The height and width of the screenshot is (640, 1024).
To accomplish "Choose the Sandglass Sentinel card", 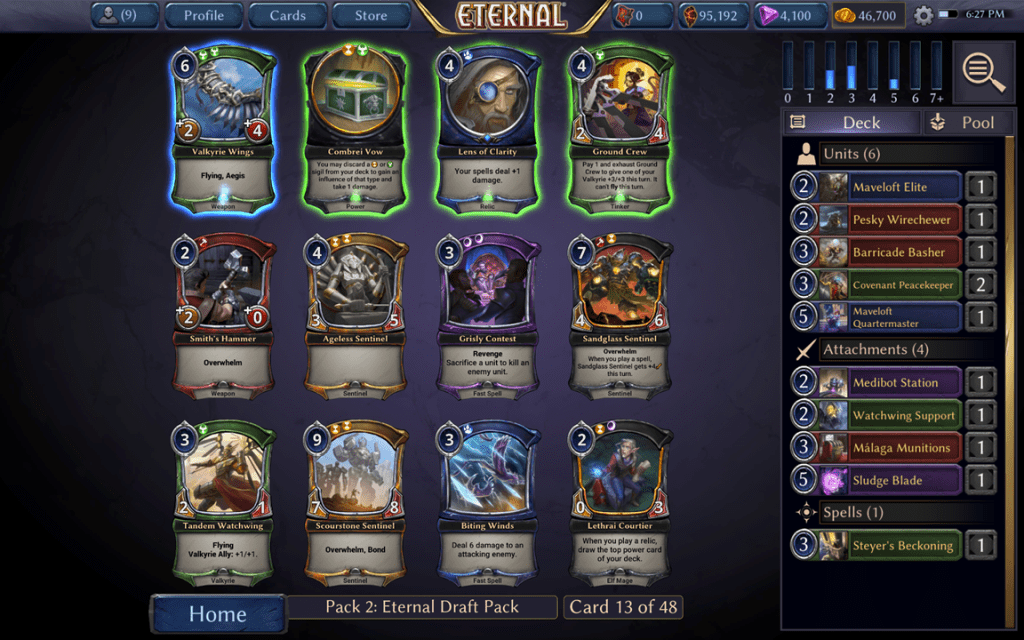I will point(620,317).
